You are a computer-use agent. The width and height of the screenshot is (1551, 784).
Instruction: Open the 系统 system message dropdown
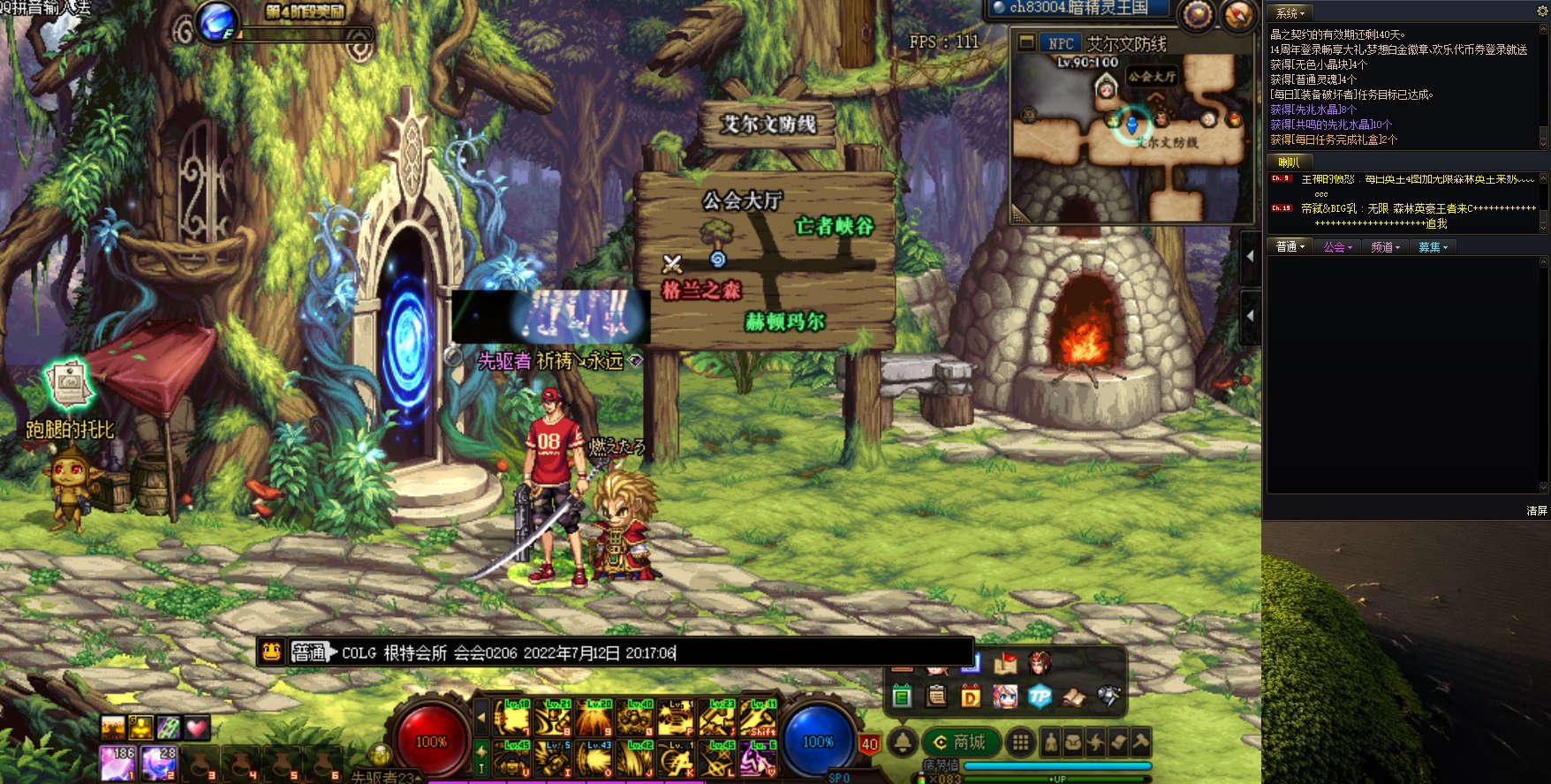1290,13
